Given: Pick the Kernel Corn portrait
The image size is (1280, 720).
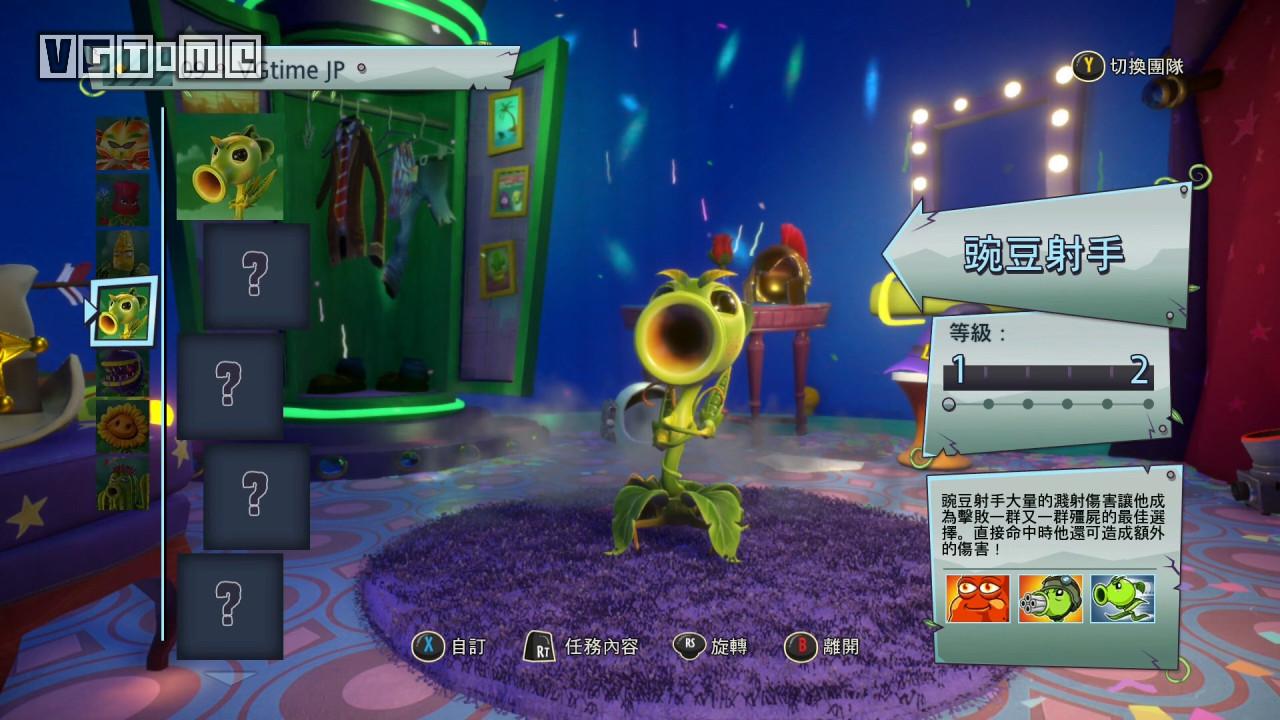Looking at the screenshot, I should coord(122,255).
